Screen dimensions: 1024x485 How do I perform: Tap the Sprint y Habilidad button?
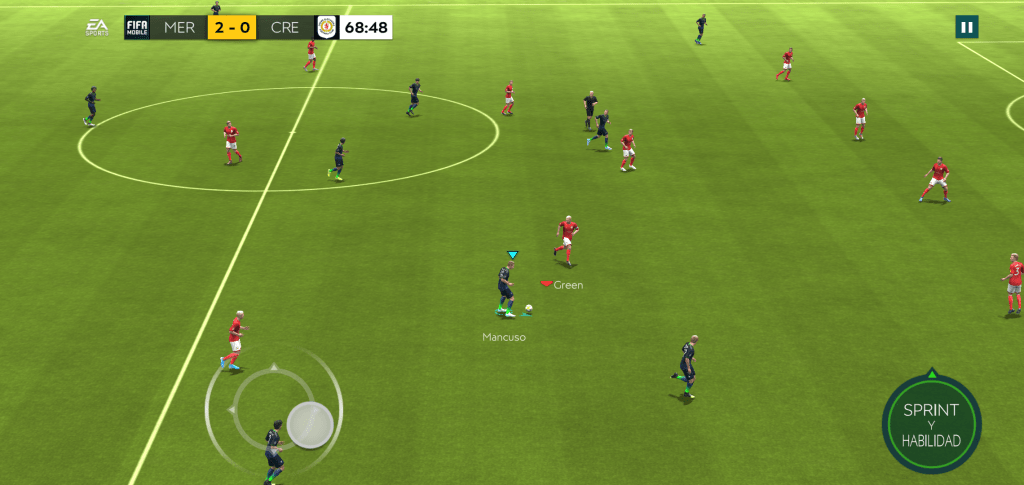[931, 424]
